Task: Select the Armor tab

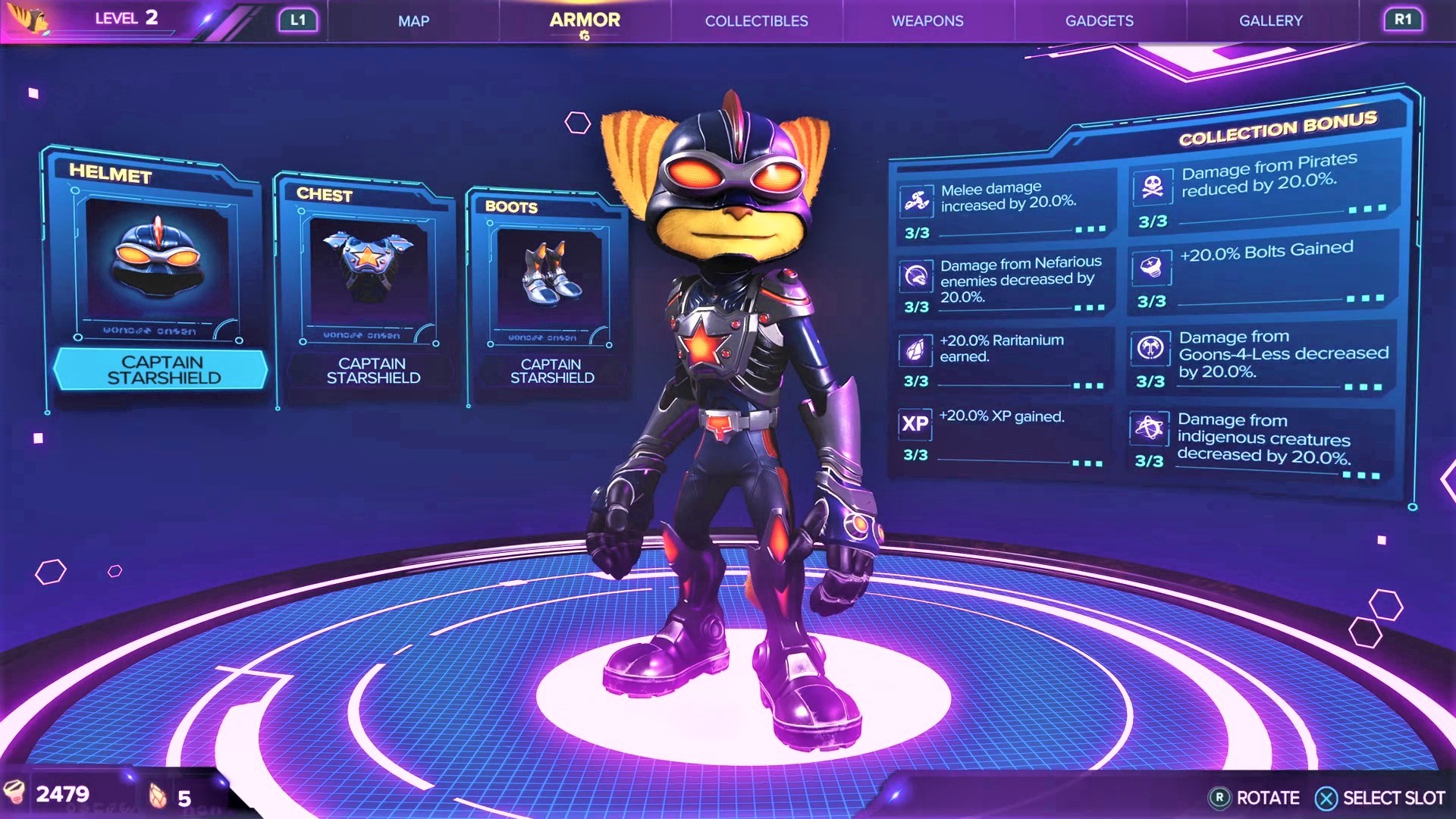Action: pos(585,20)
